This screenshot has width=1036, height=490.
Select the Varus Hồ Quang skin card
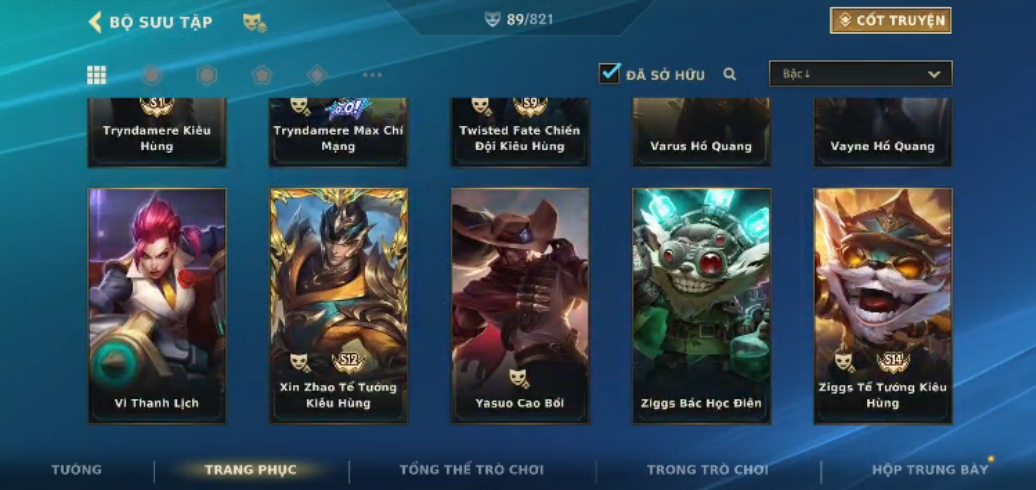[701, 133]
